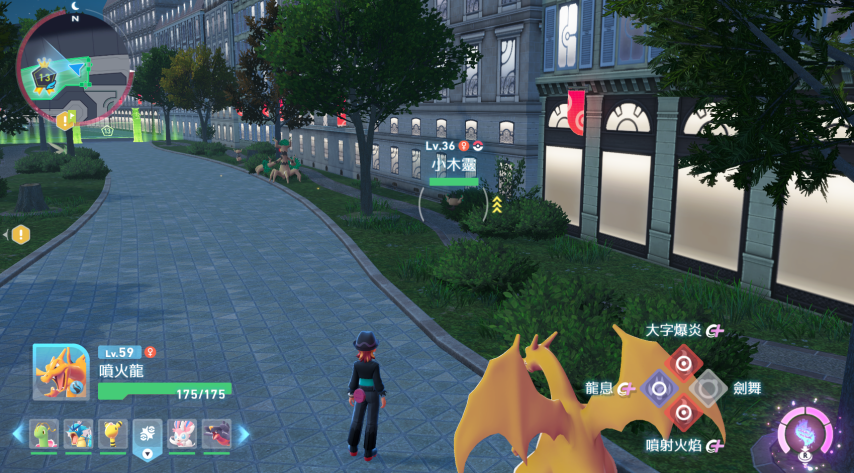Select the Poké Ball slot in party bar
The image size is (854, 473).
click(148, 434)
